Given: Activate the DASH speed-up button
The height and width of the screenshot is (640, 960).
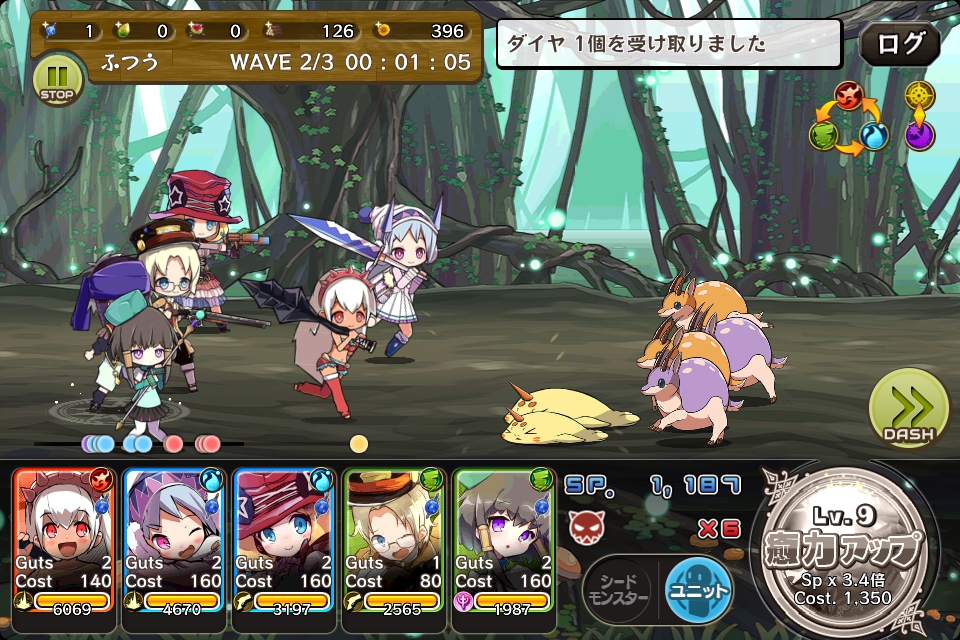Looking at the screenshot, I should (x=908, y=410).
